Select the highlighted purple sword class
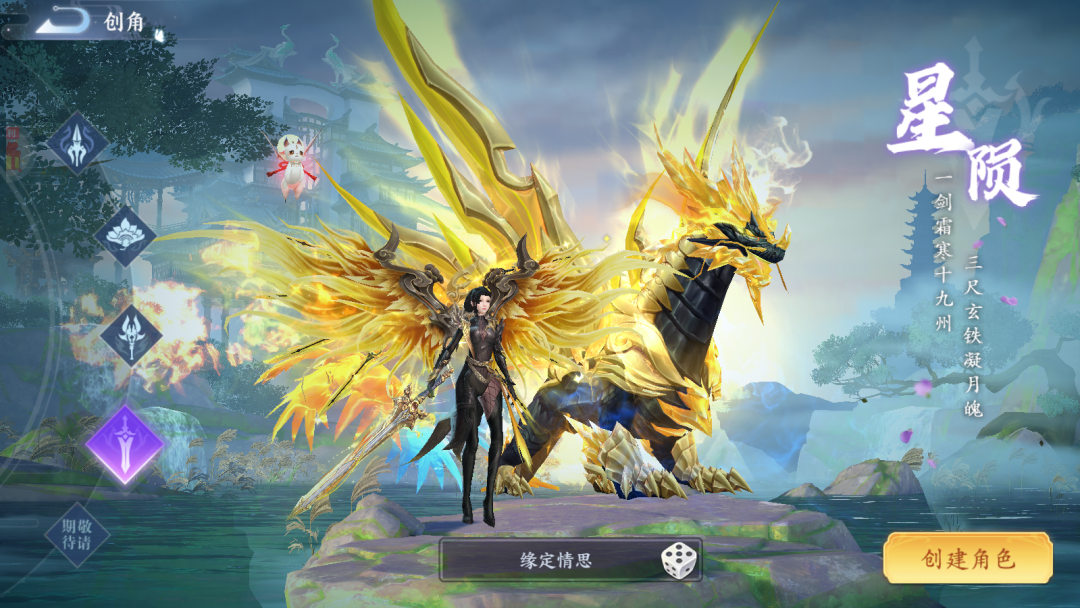Screen dimensions: 1080x608 [125, 444]
